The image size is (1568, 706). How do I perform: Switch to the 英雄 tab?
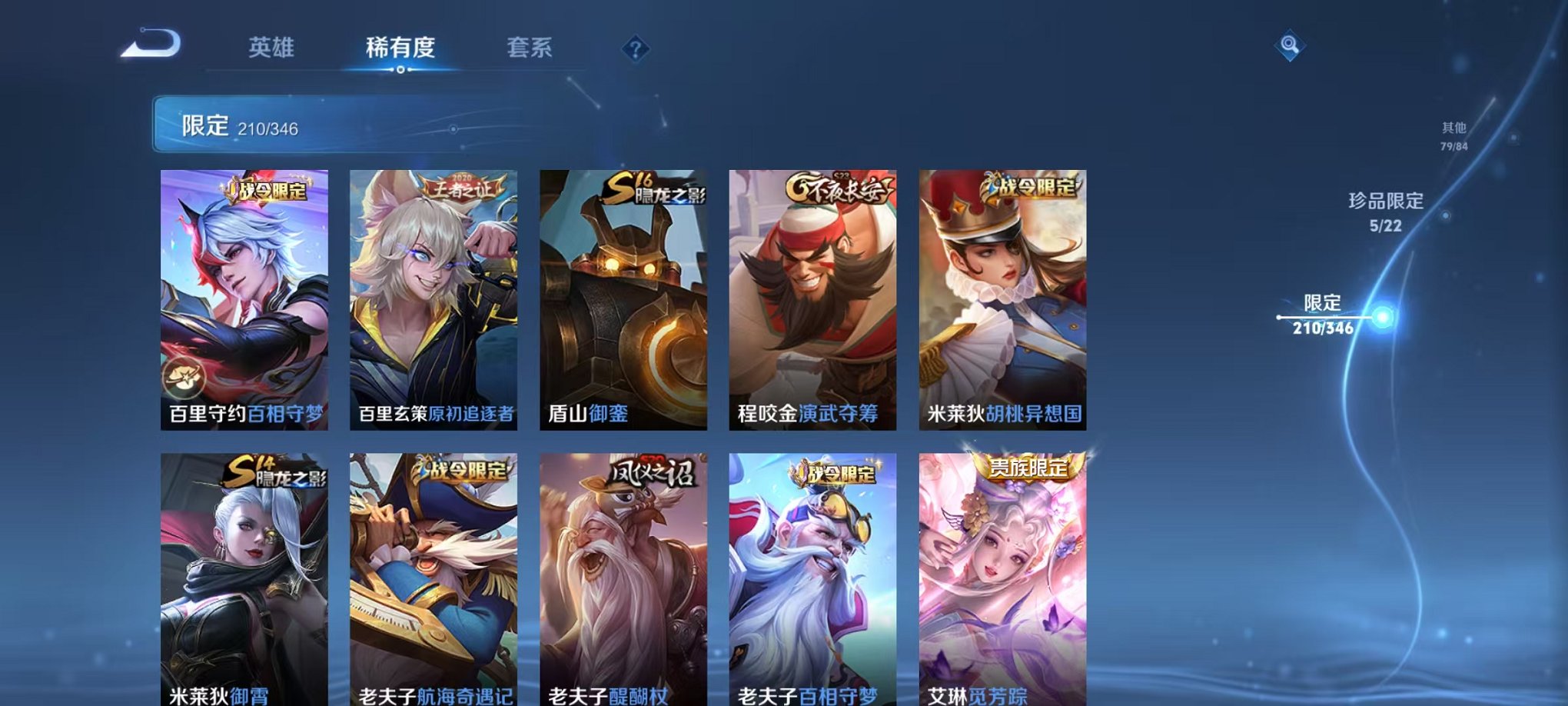(268, 48)
